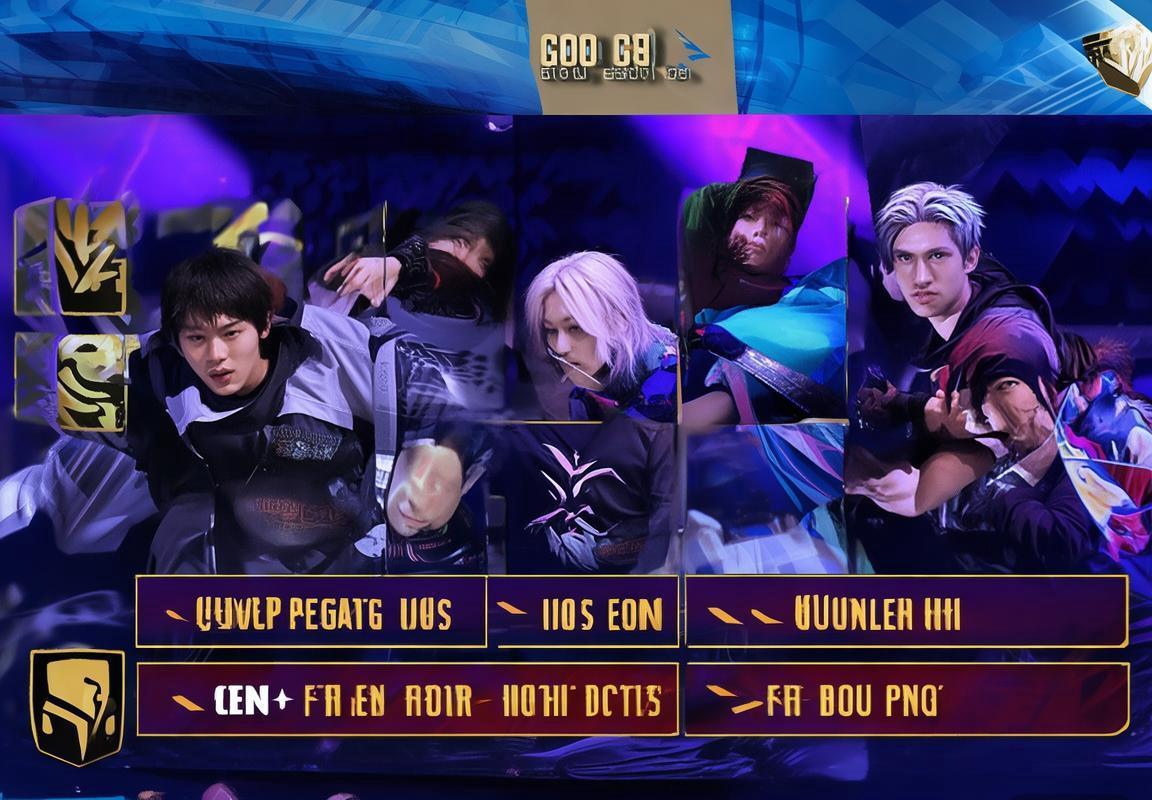
Task: Select the FA BOU PNG button
Action: [906, 699]
